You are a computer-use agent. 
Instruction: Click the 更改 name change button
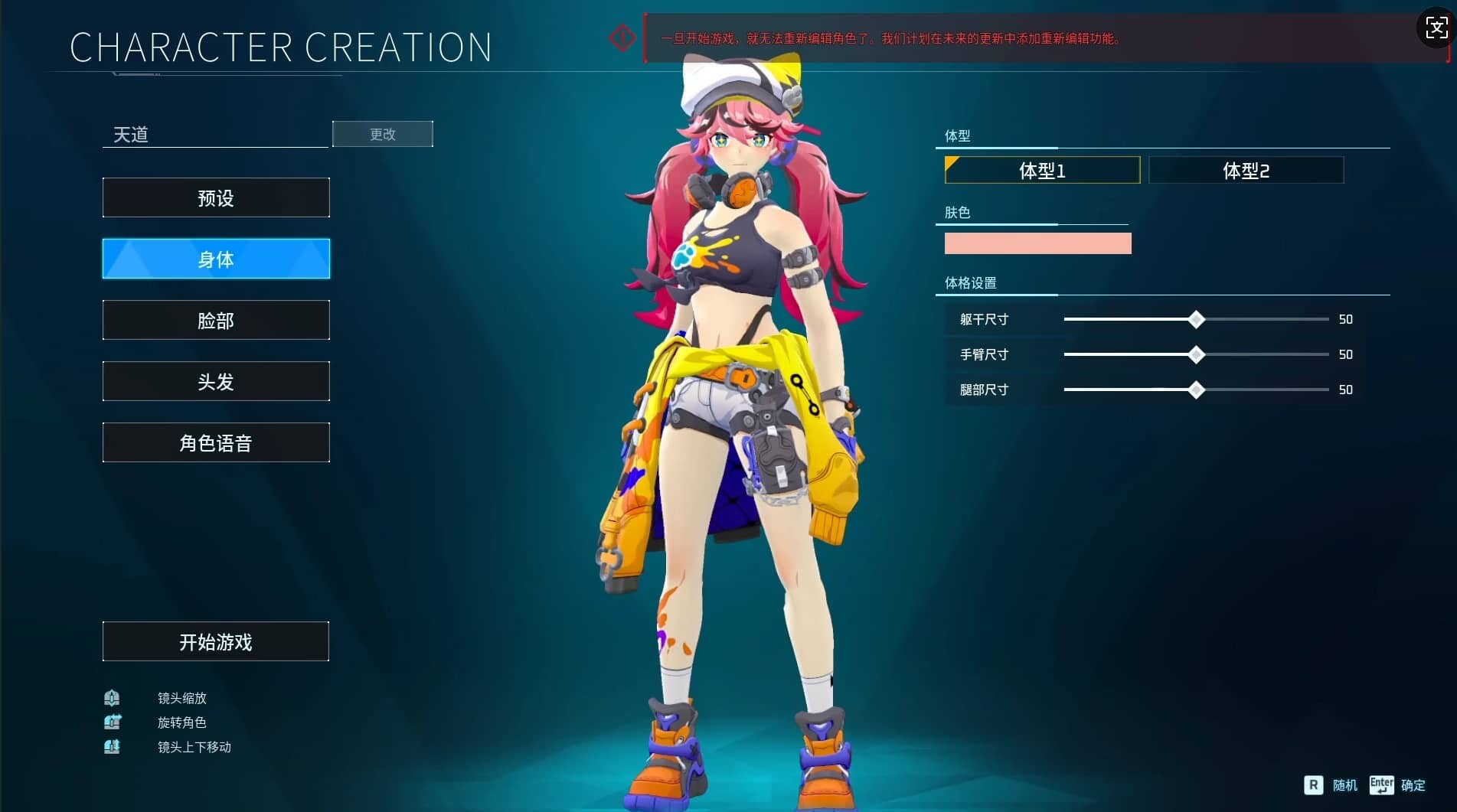[x=383, y=134]
